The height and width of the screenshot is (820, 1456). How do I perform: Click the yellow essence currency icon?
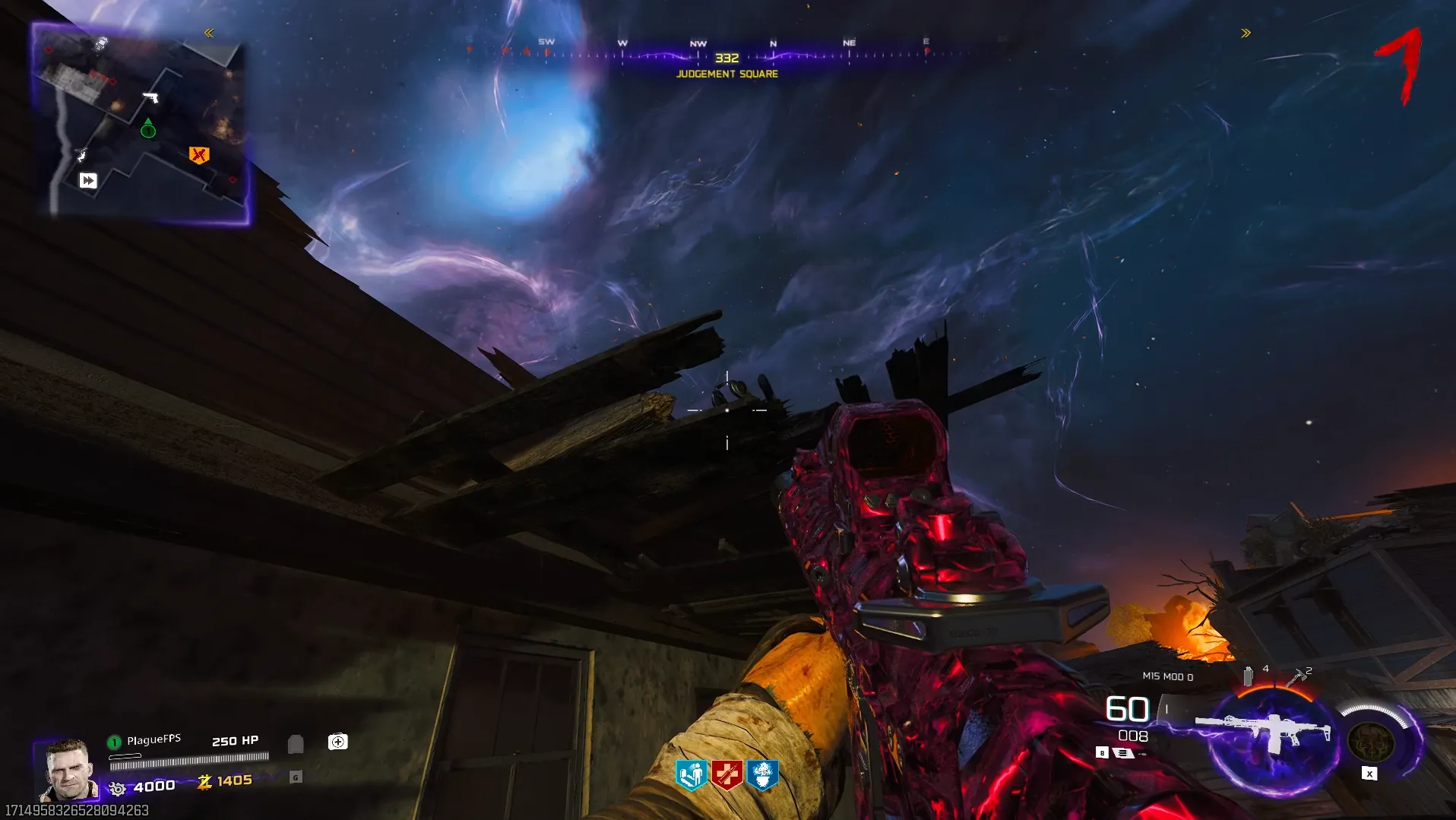[204, 781]
